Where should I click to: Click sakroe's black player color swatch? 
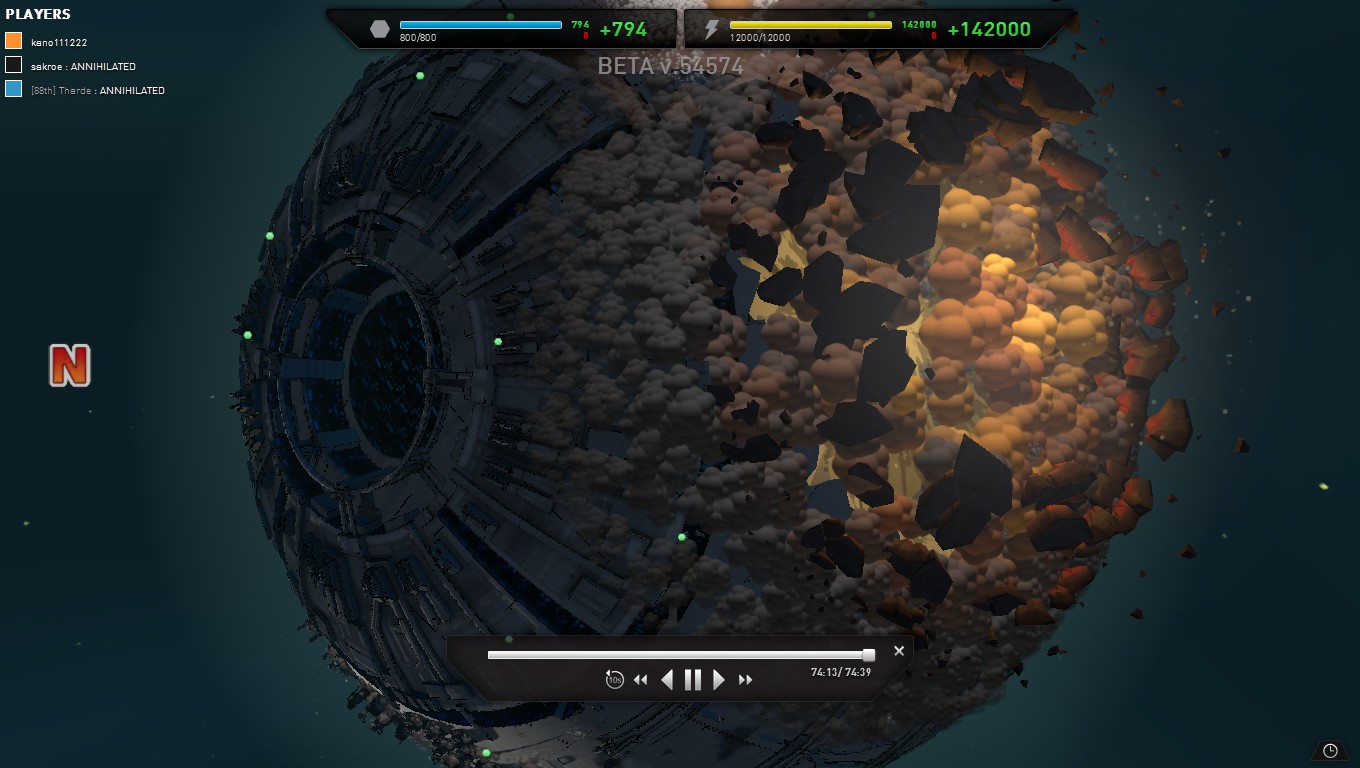[x=13, y=65]
